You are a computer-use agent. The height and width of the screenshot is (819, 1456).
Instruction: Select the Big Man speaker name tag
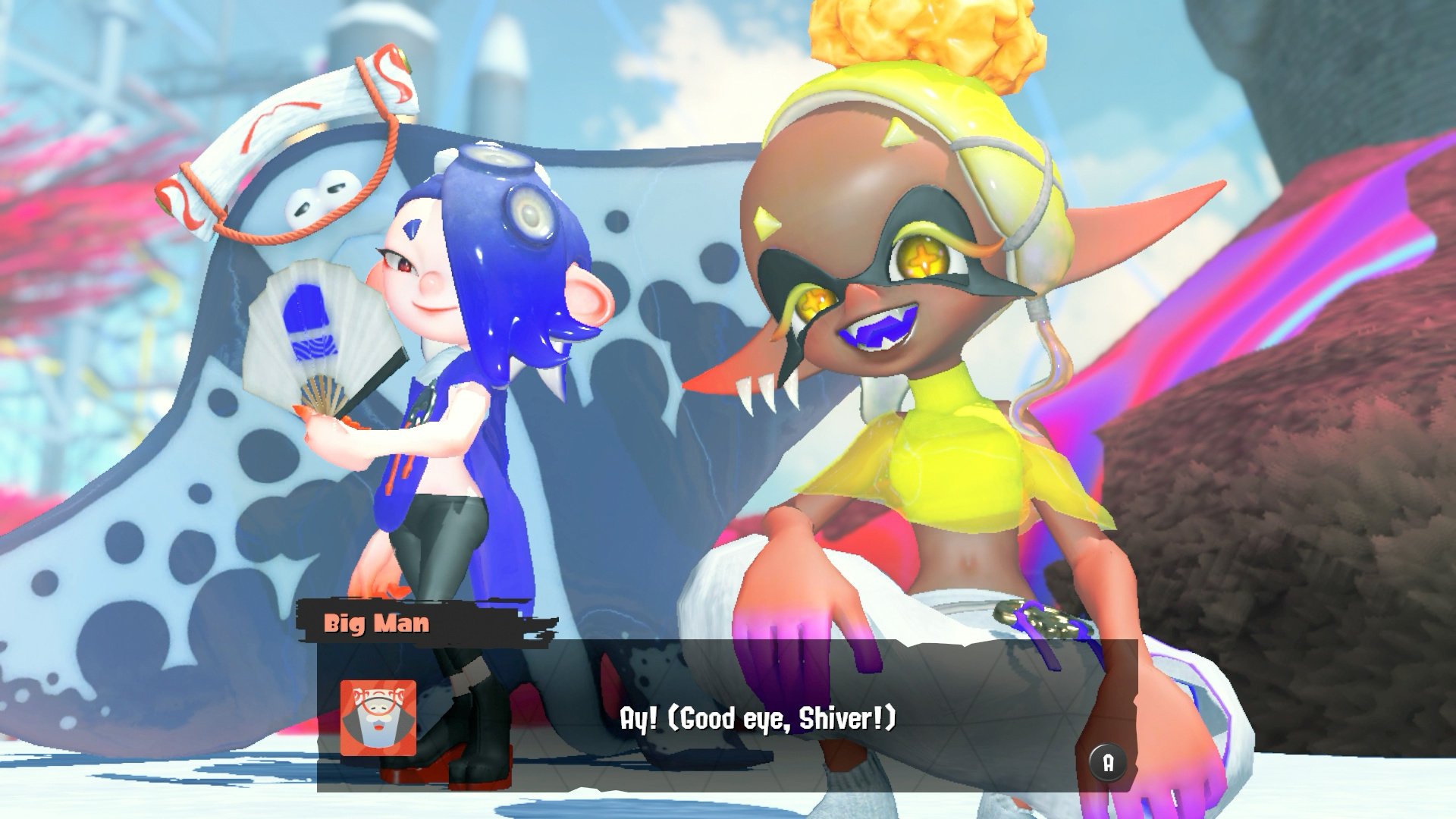(x=377, y=623)
